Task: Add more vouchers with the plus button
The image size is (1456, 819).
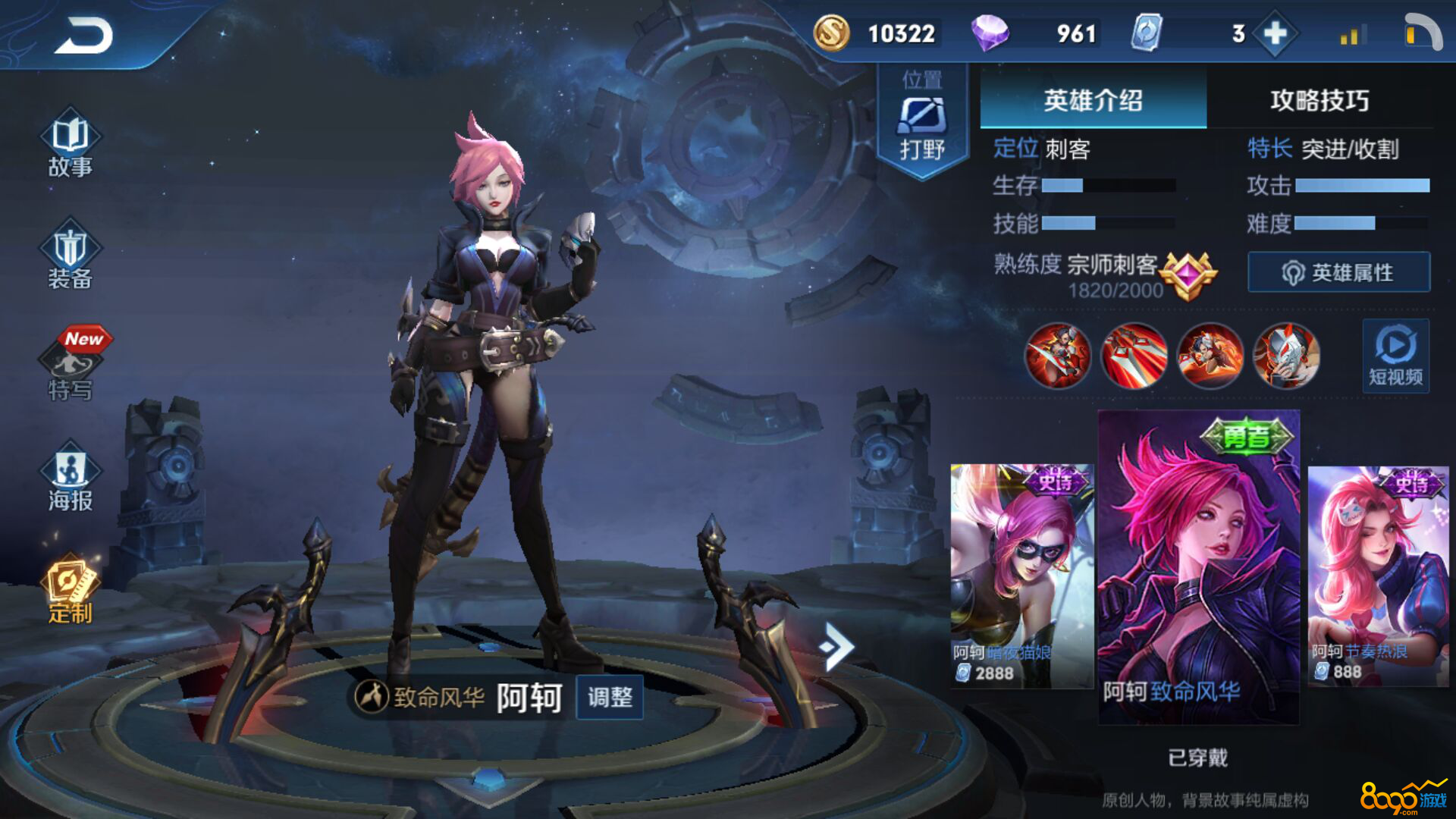Action: click(1276, 33)
